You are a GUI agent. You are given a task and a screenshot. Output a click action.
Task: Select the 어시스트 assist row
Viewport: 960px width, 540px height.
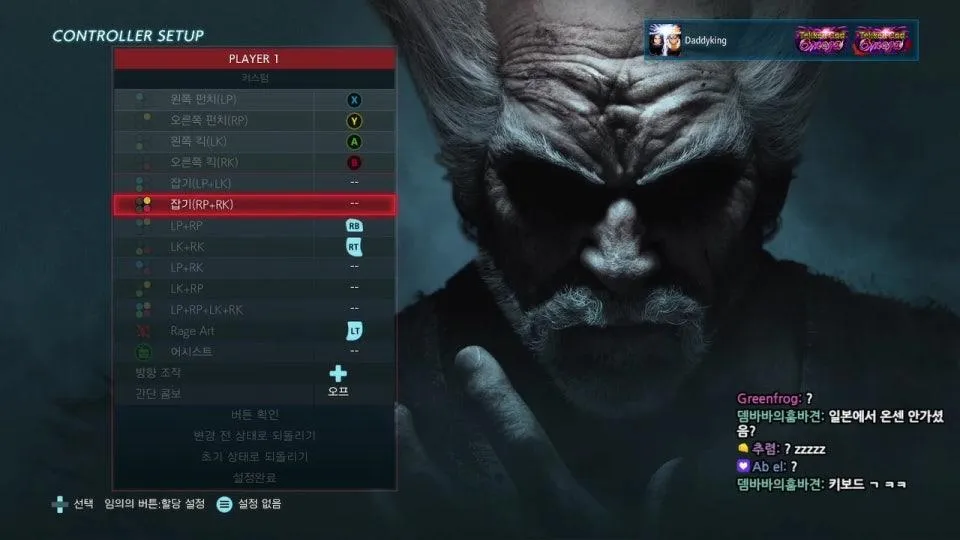tap(254, 351)
